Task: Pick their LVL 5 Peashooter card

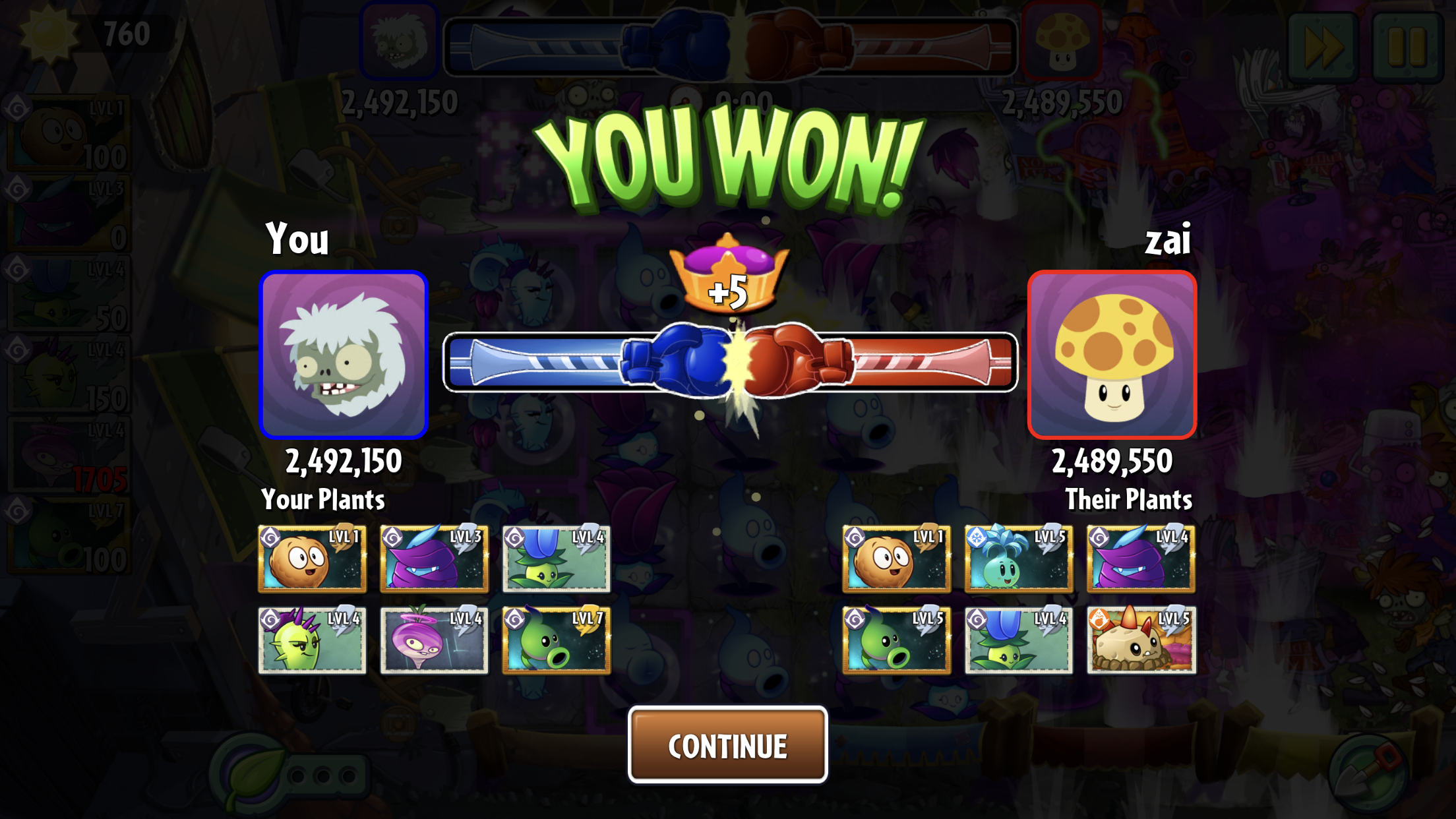Action: [896, 640]
